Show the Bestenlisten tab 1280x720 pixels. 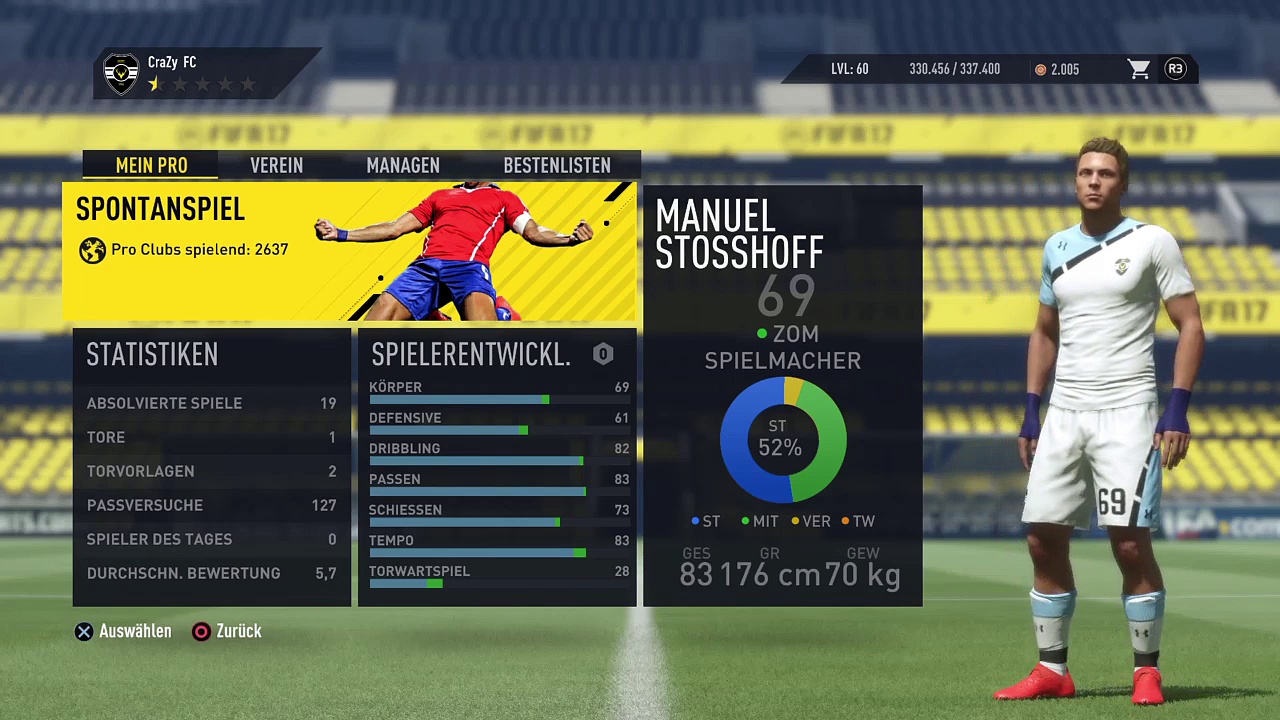556,165
